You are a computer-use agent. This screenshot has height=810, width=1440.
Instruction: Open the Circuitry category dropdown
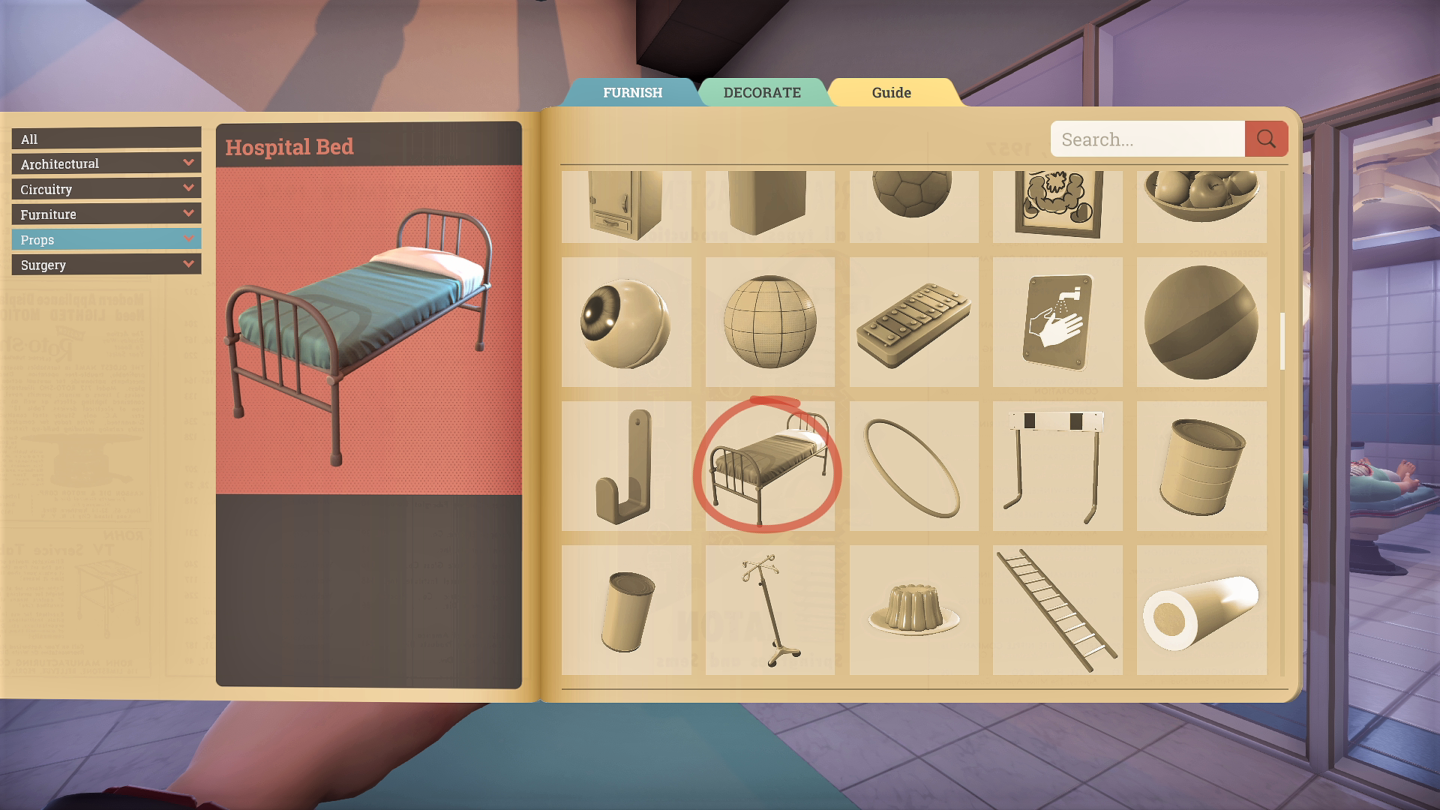(x=105, y=188)
